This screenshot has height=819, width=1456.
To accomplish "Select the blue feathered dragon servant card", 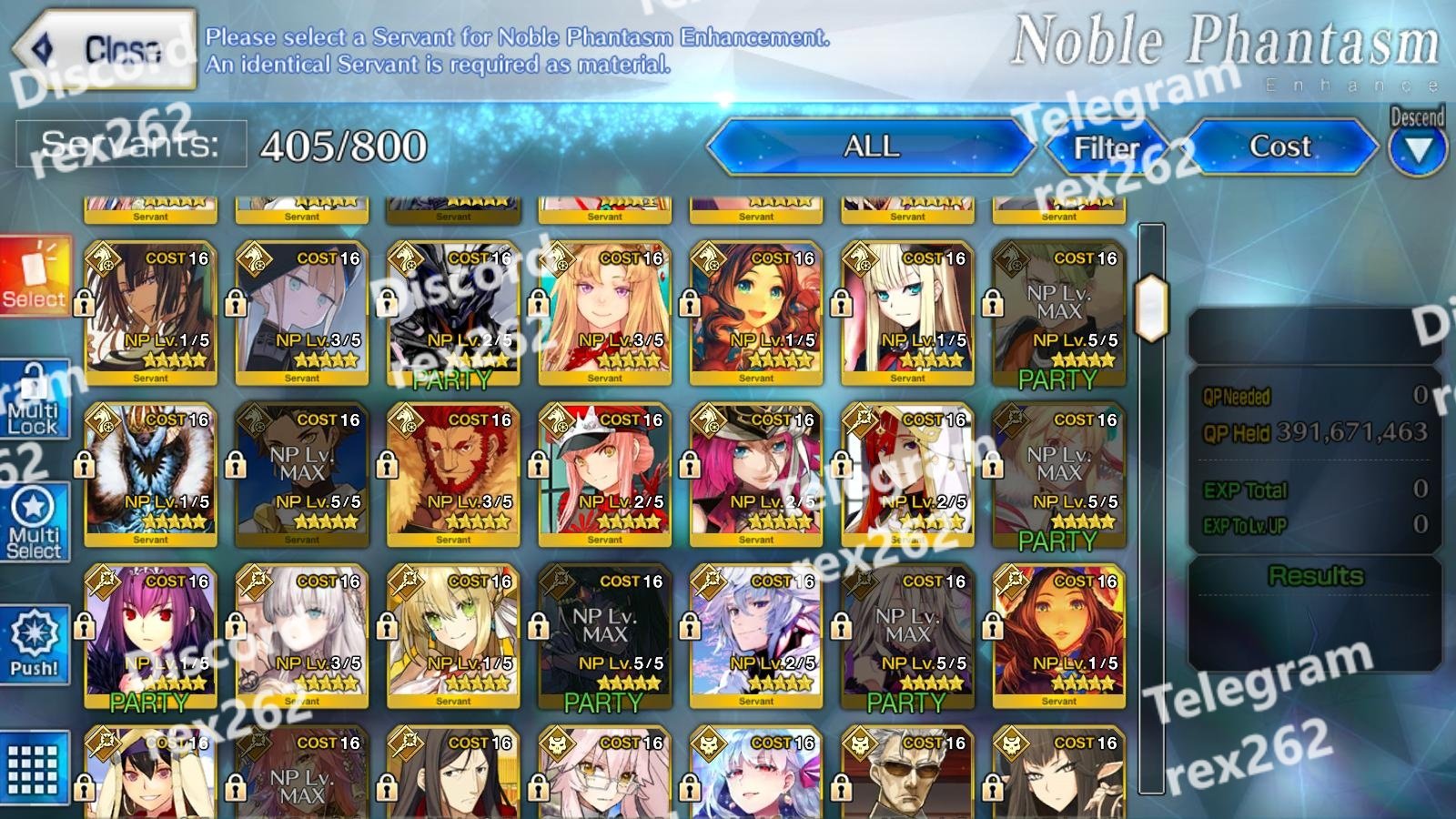I will pyautogui.click(x=150, y=473).
